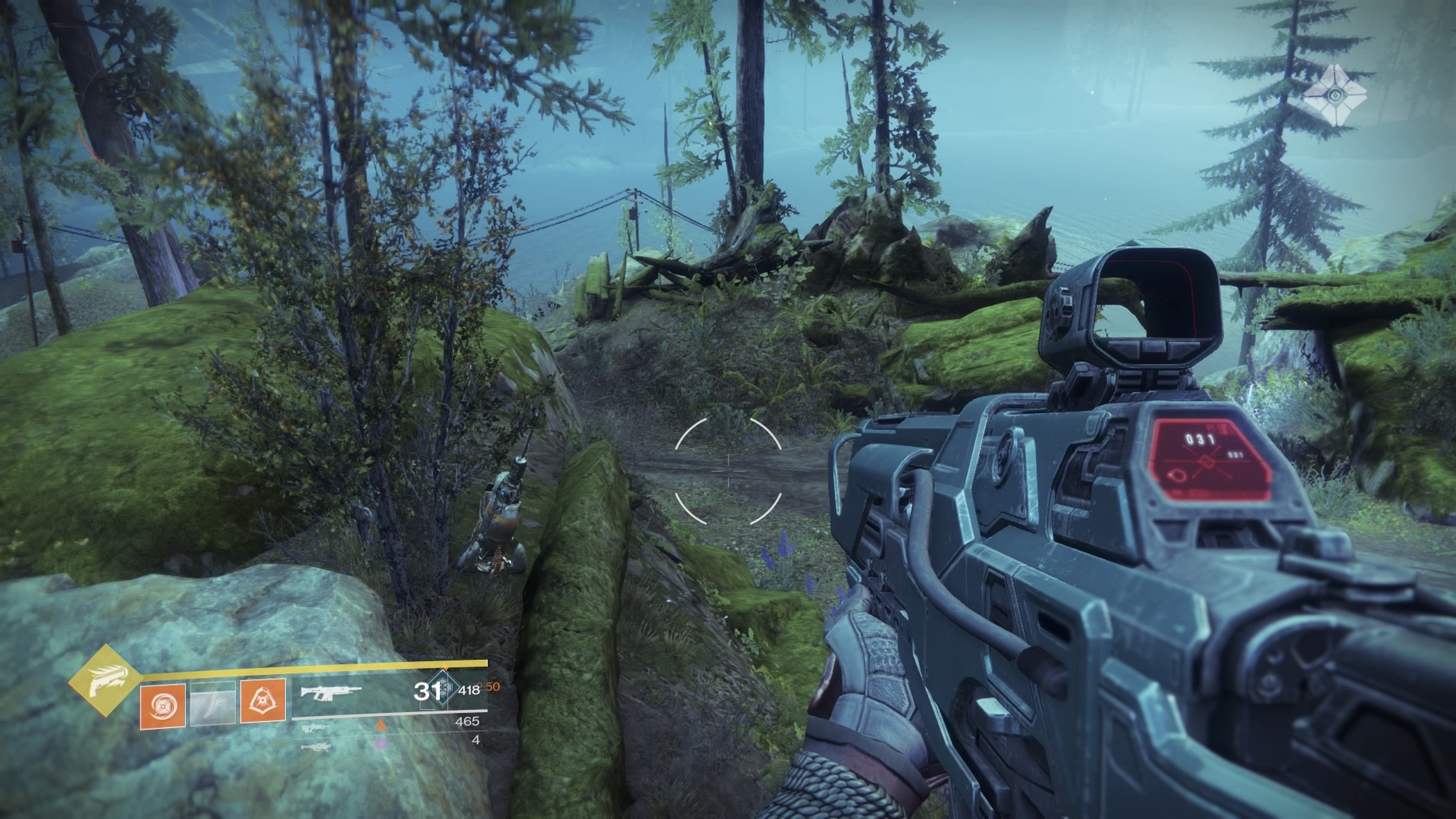Trigger the orange class ability icon
Viewport: 1456px width, 819px height.
(x=263, y=701)
